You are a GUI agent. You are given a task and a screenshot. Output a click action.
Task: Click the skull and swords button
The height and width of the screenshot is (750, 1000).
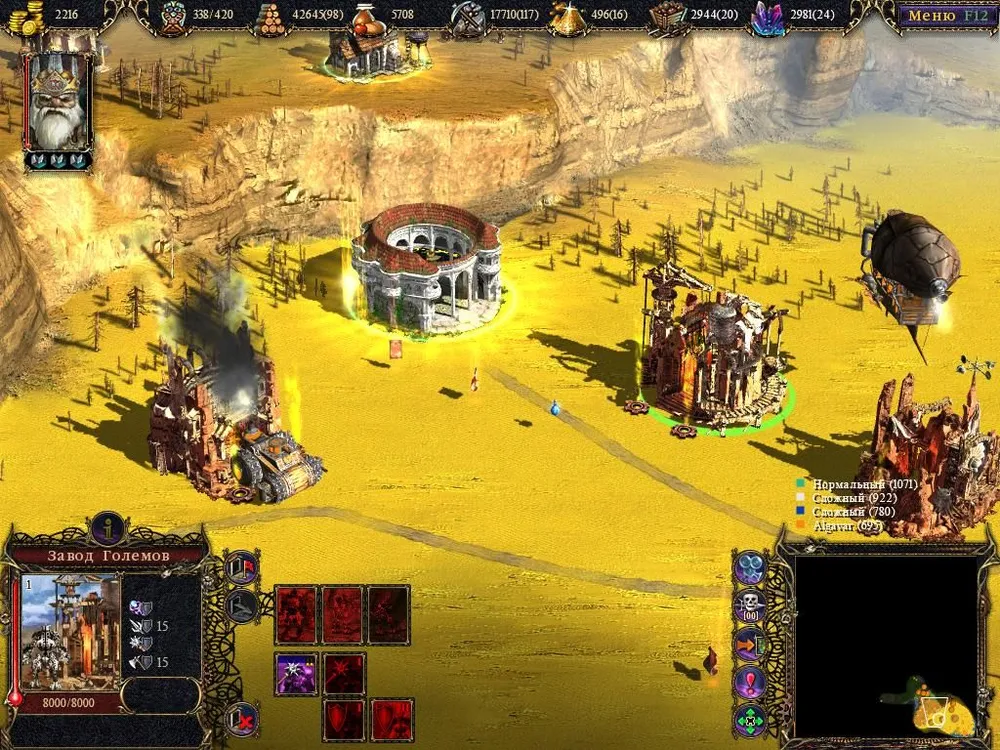click(750, 605)
